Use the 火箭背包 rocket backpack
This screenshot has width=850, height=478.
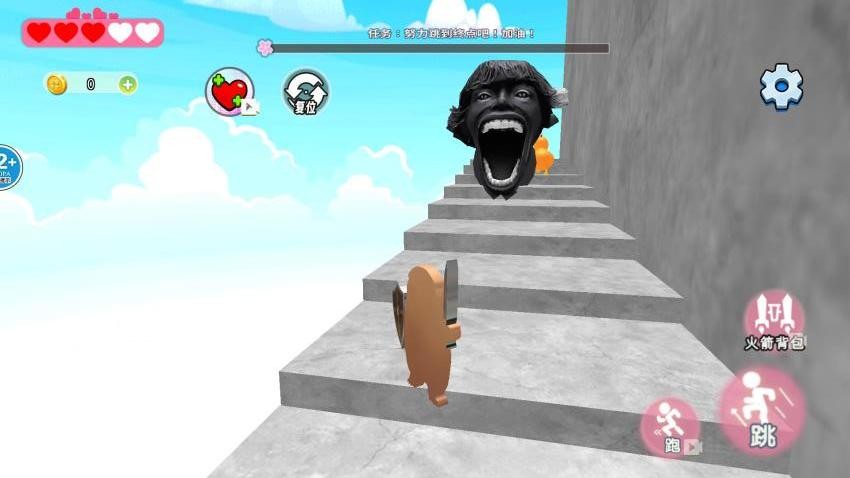pos(774,320)
